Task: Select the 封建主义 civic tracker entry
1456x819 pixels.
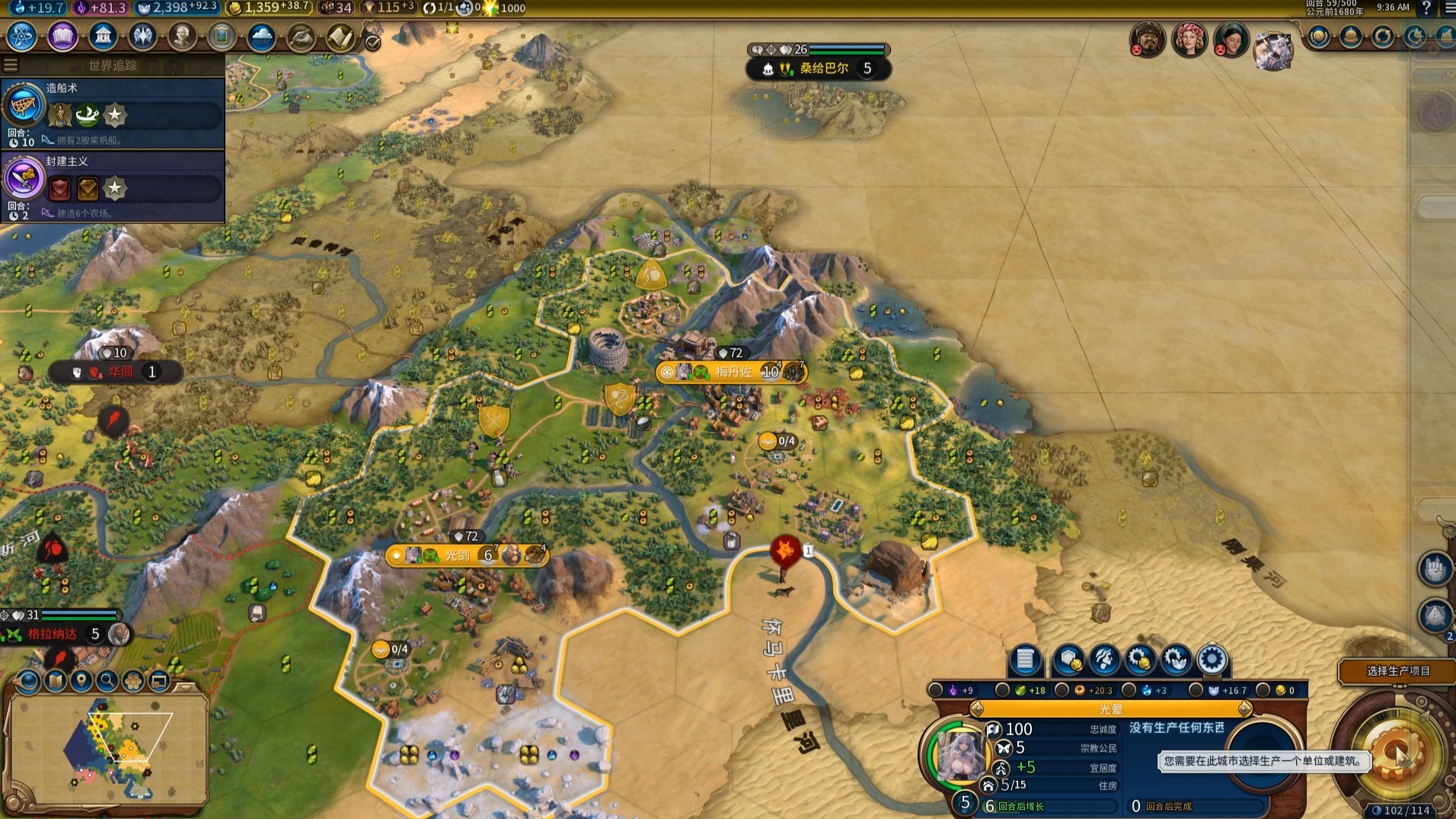Action: coord(113,186)
